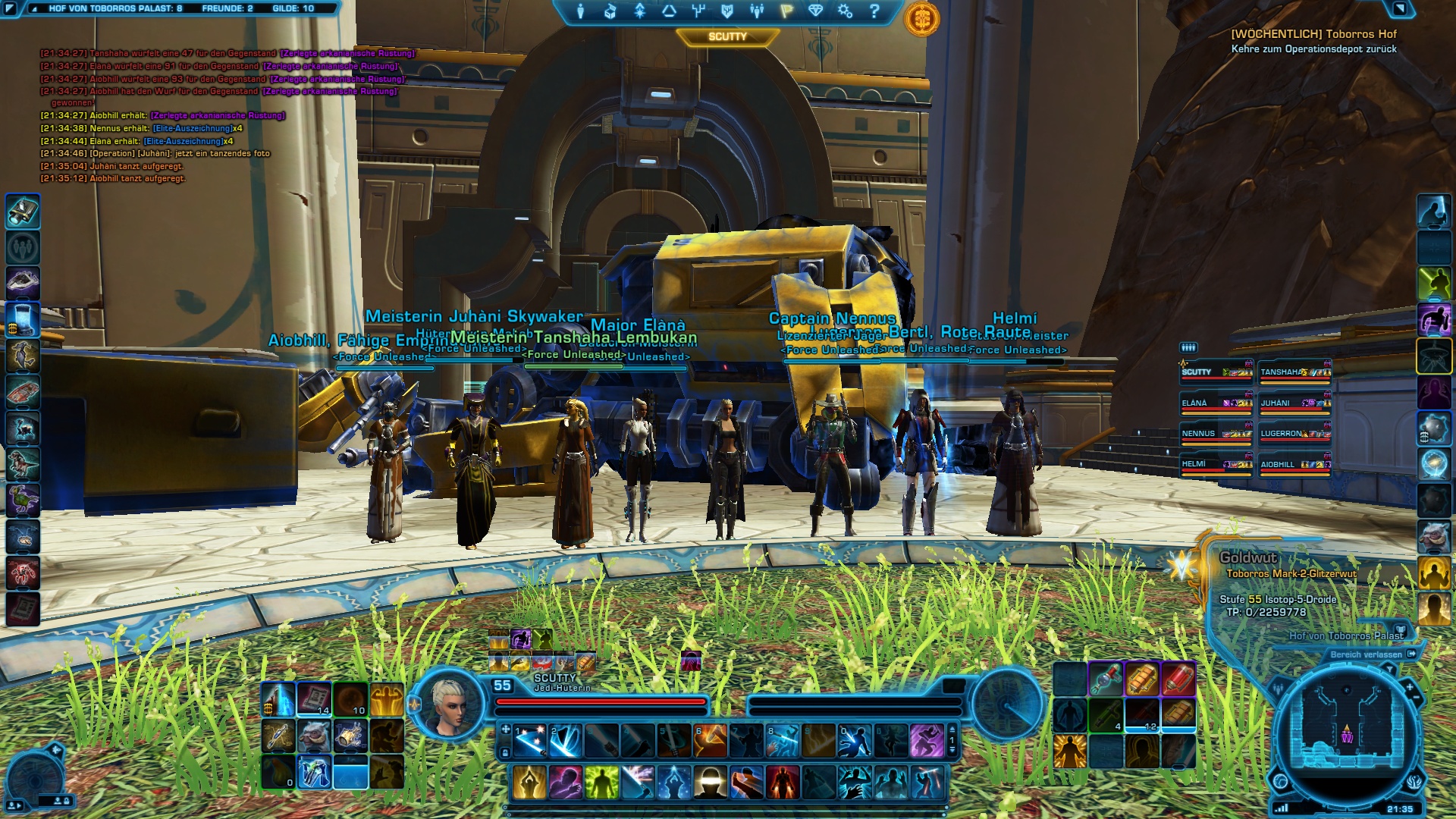The height and width of the screenshot is (819, 1456).
Task: Open the gear-shaped preferences menu
Action: click(x=845, y=11)
